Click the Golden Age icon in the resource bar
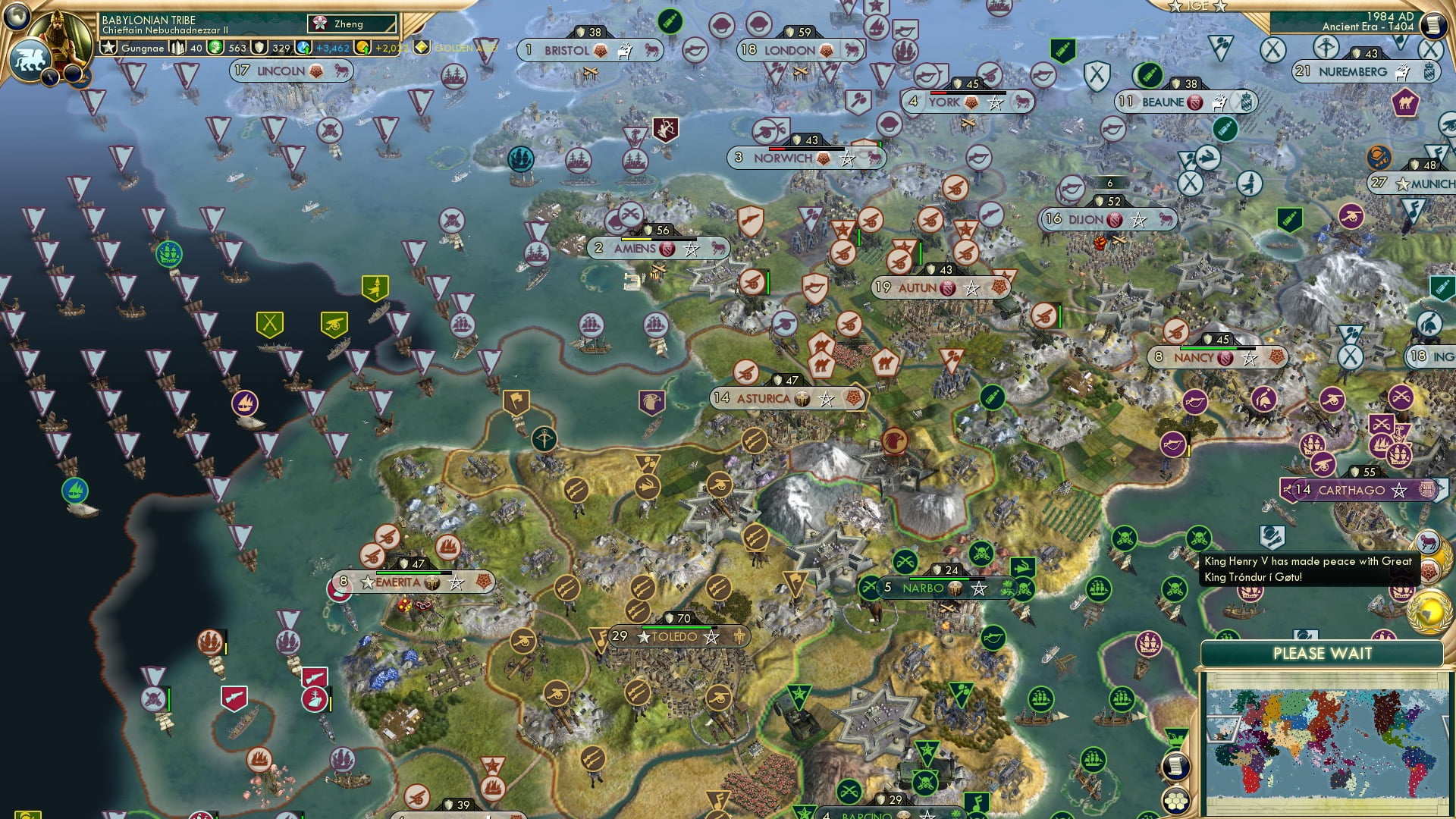This screenshot has height=819, width=1456. pos(420,48)
